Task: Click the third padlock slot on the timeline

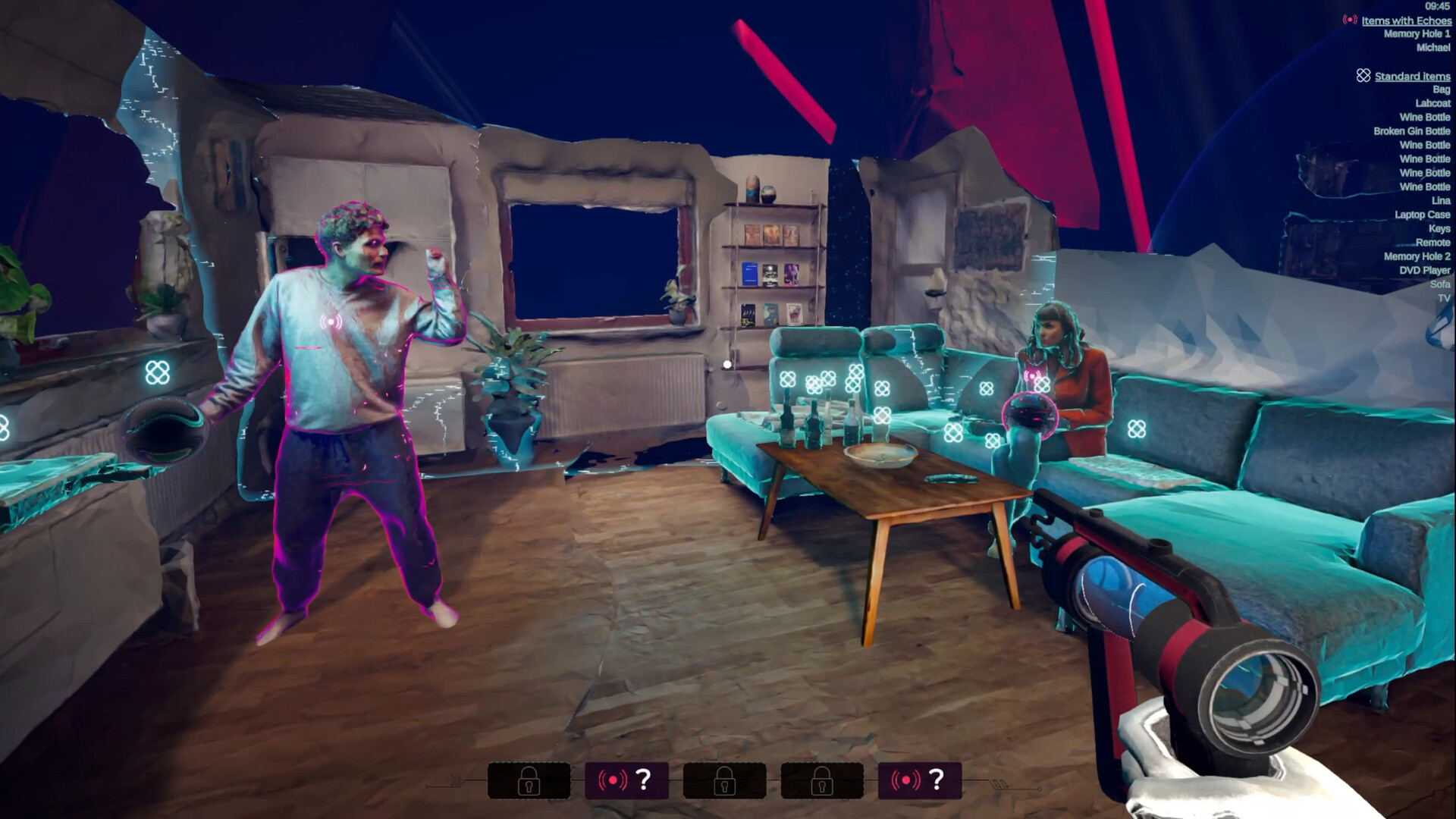Action: (x=723, y=781)
